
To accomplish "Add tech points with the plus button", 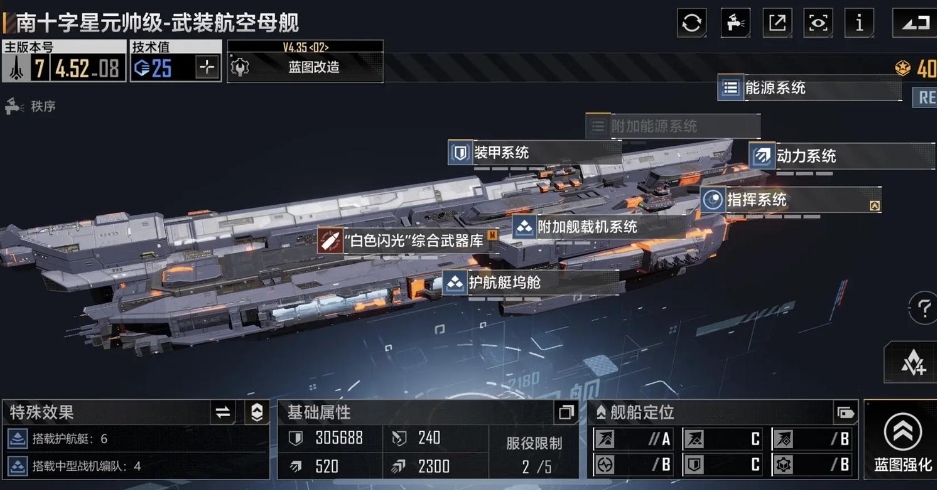I will (x=207, y=68).
